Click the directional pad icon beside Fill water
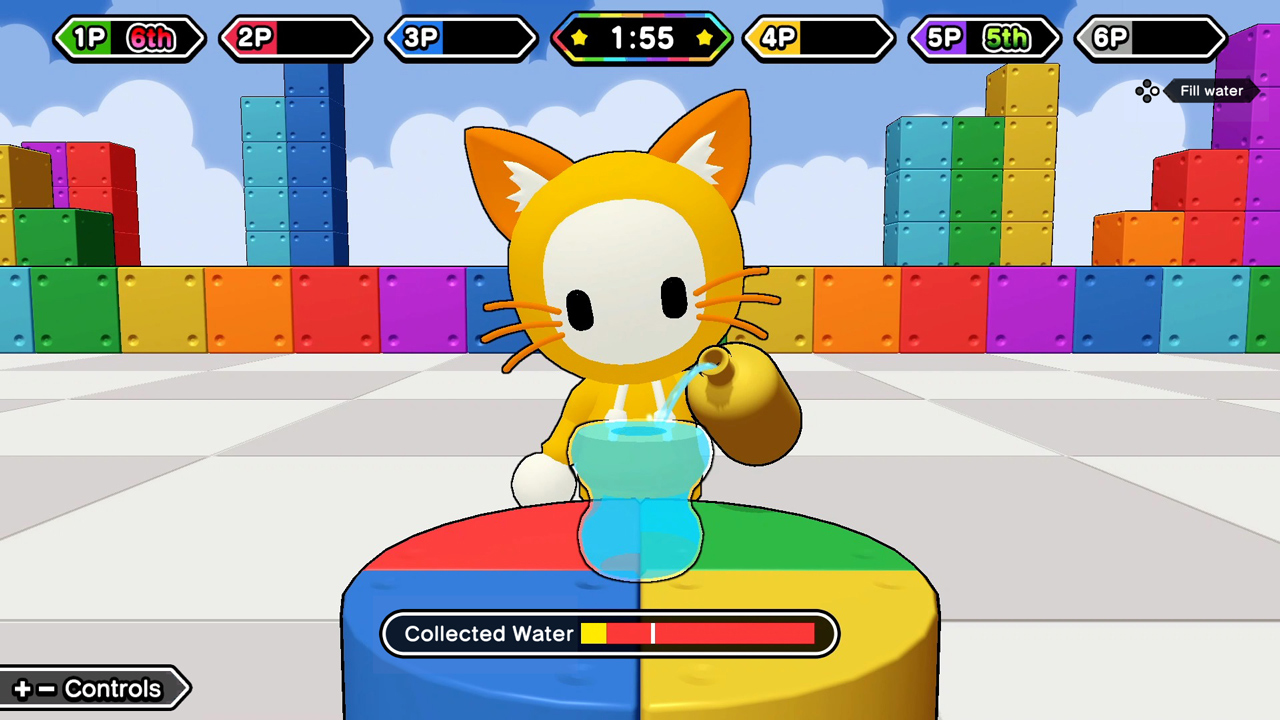Screen dimensions: 1280x720 coord(1147,90)
